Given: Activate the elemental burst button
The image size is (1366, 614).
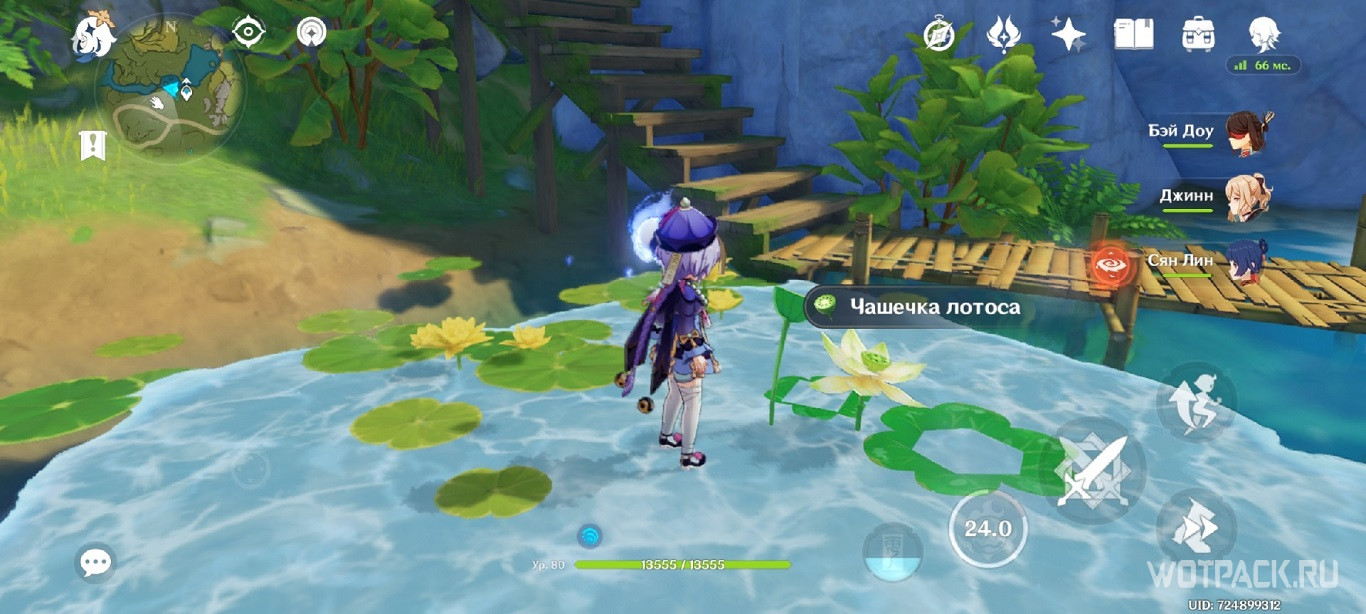Looking at the screenshot, I should [x=892, y=552].
